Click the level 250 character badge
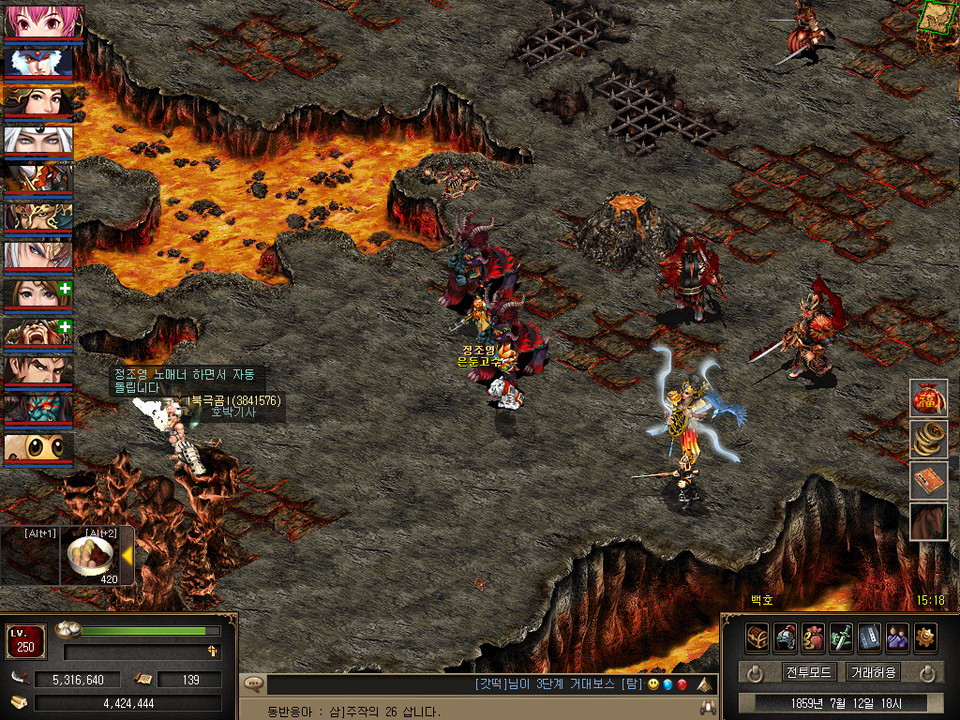This screenshot has height=720, width=960. click(25, 642)
